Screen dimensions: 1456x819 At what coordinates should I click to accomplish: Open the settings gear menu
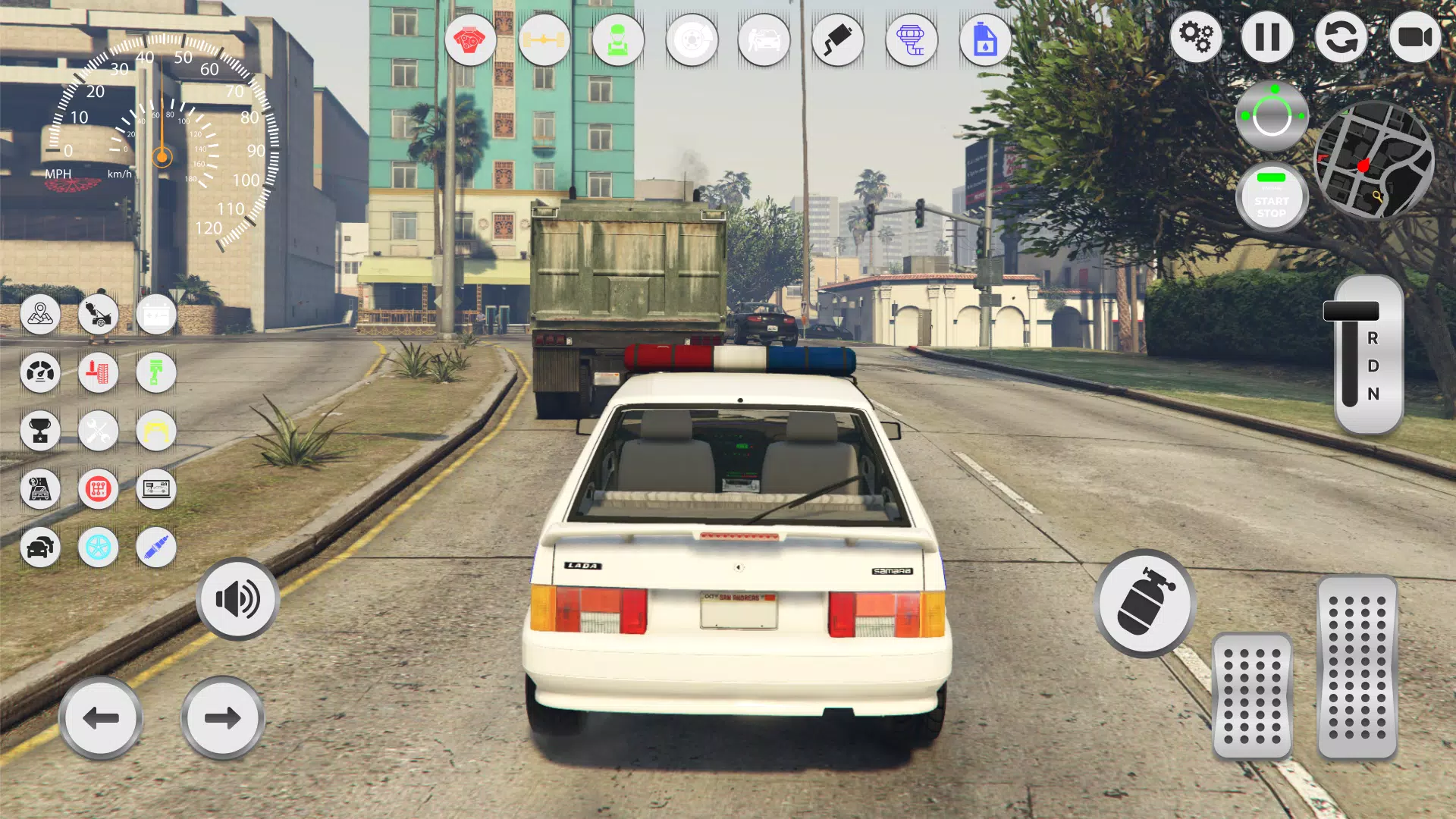point(1197,36)
